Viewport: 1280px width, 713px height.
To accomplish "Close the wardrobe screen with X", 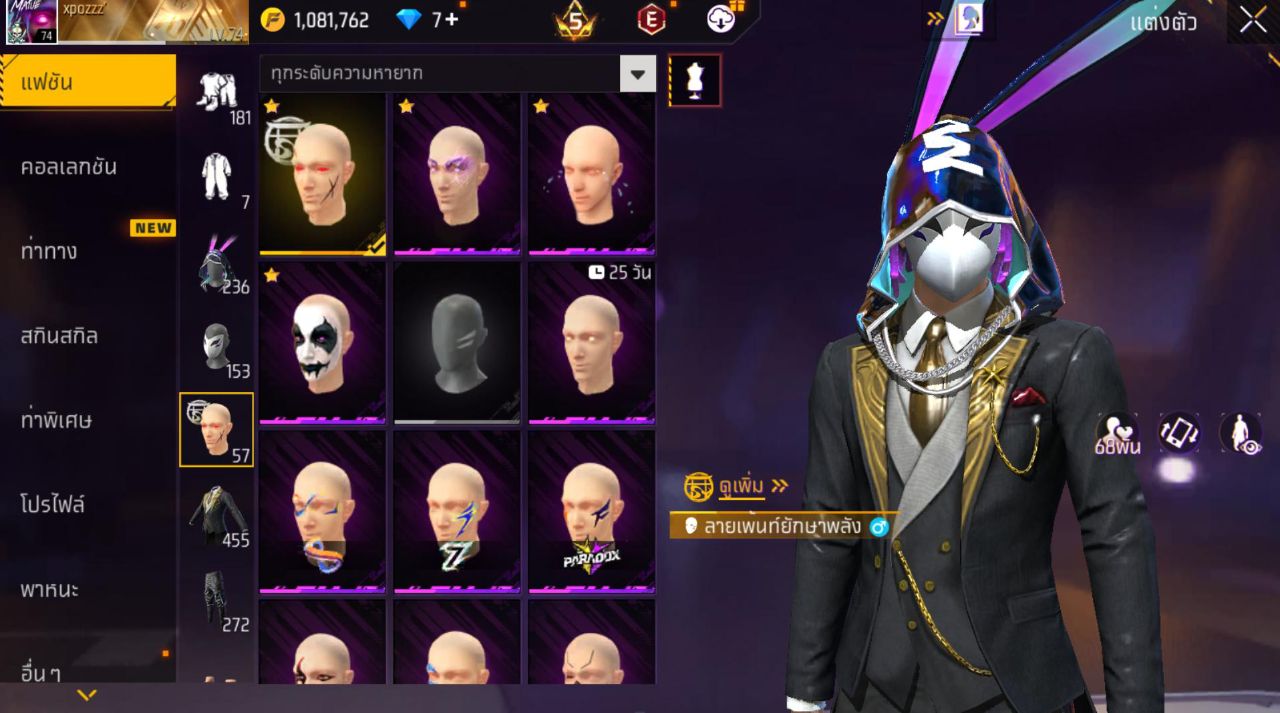I will coord(1252,20).
